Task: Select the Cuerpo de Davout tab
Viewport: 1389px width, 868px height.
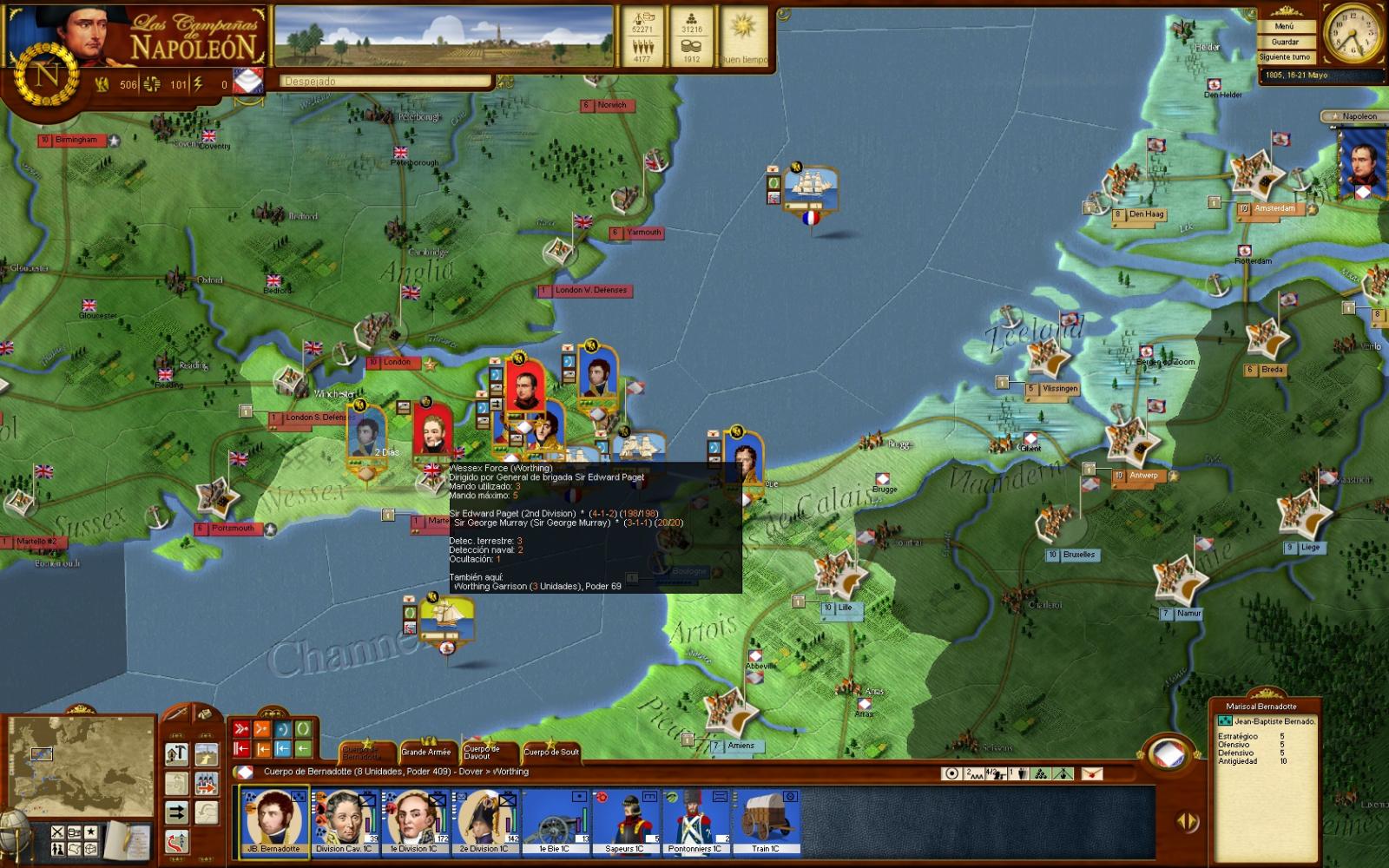Action: [482, 752]
